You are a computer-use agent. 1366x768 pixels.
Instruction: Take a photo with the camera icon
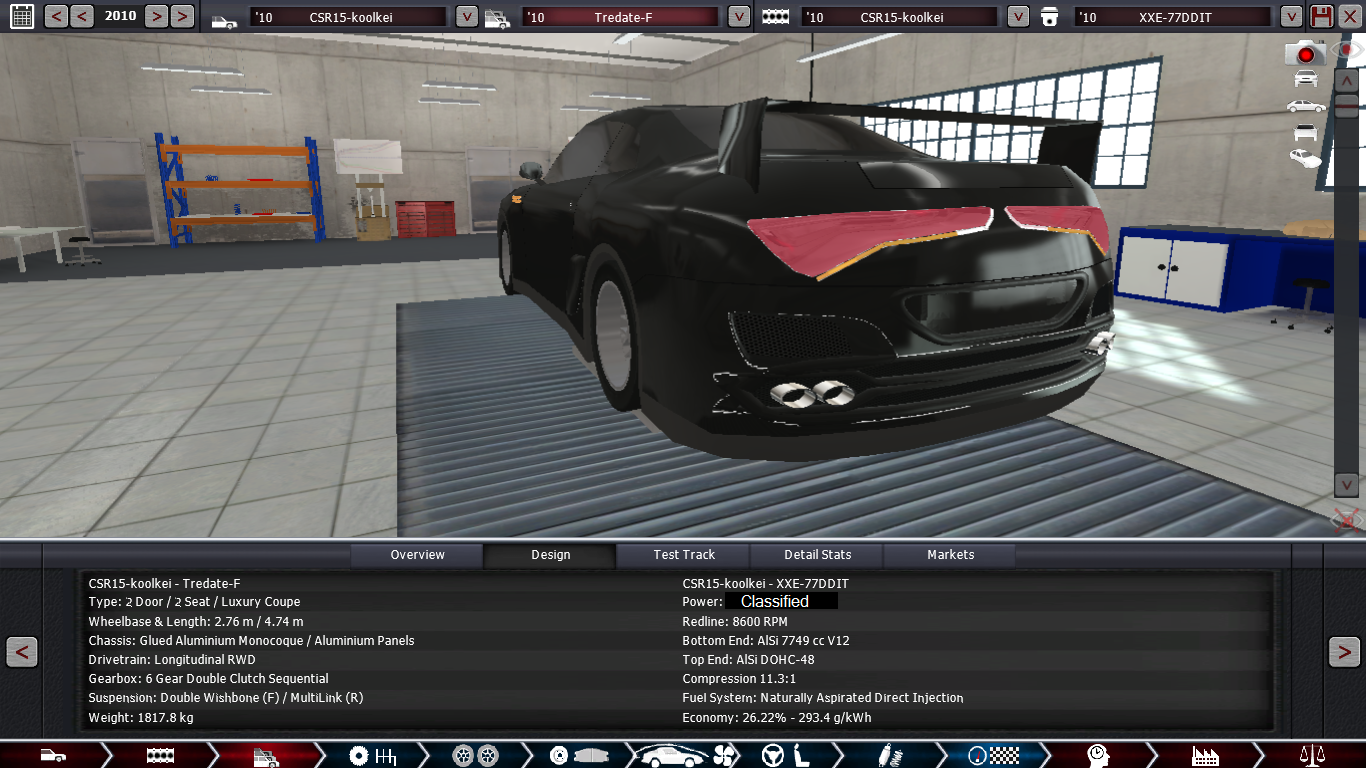pos(1305,53)
